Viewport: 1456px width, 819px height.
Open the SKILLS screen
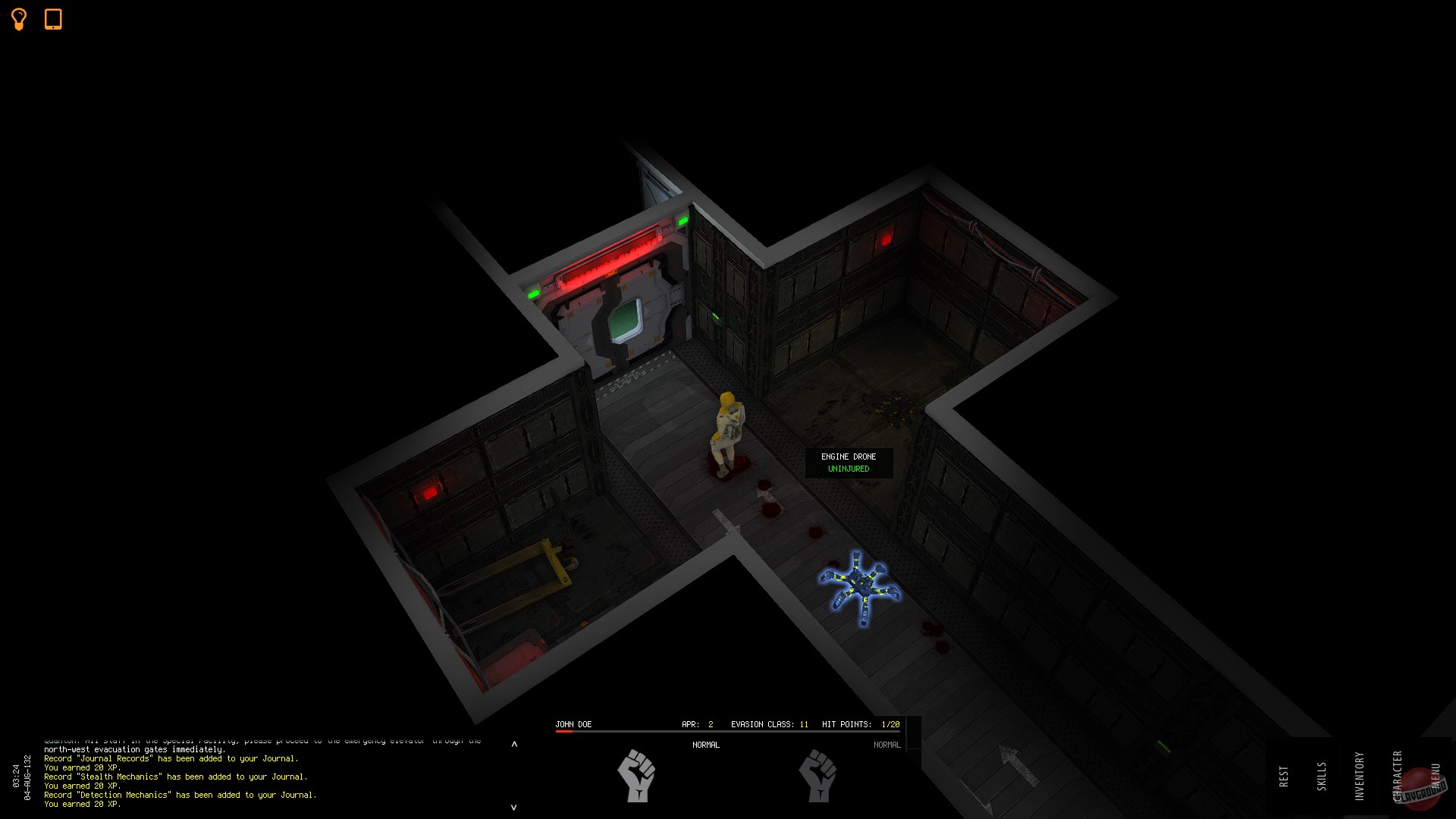(1323, 775)
